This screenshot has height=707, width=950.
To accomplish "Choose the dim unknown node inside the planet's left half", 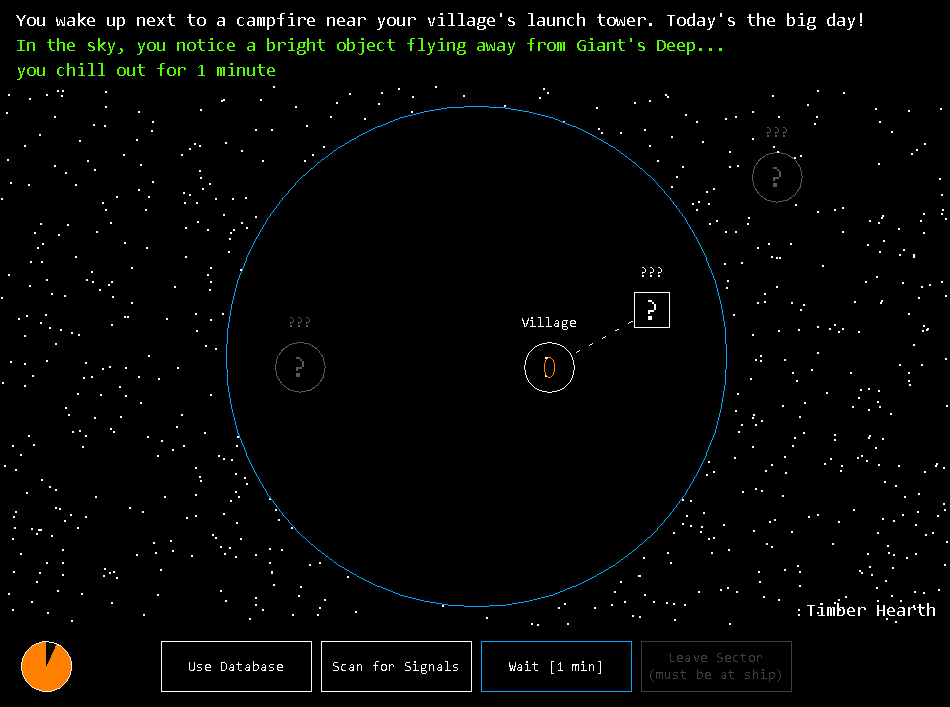I will click(300, 367).
